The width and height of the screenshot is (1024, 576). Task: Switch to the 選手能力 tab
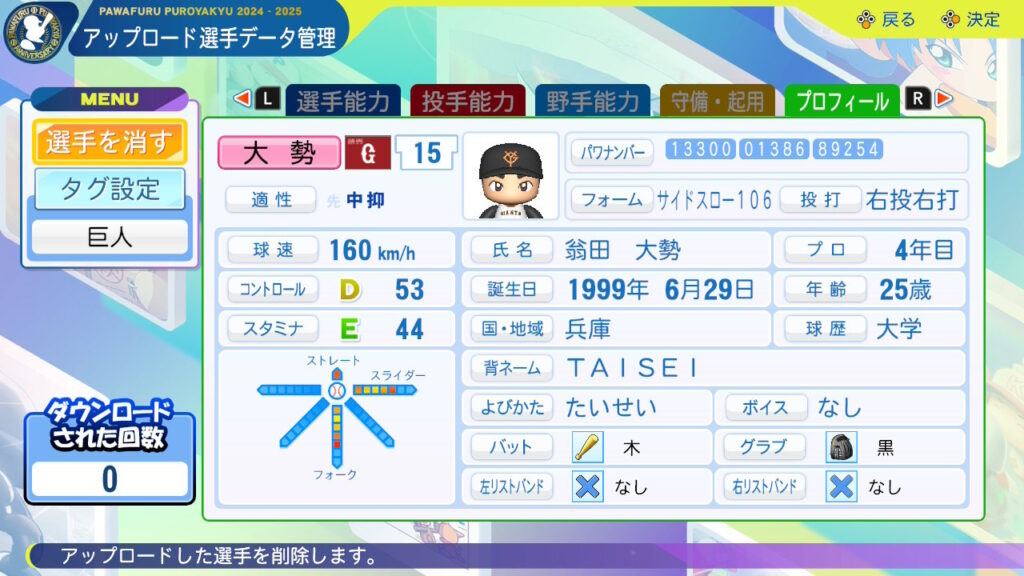[x=343, y=101]
